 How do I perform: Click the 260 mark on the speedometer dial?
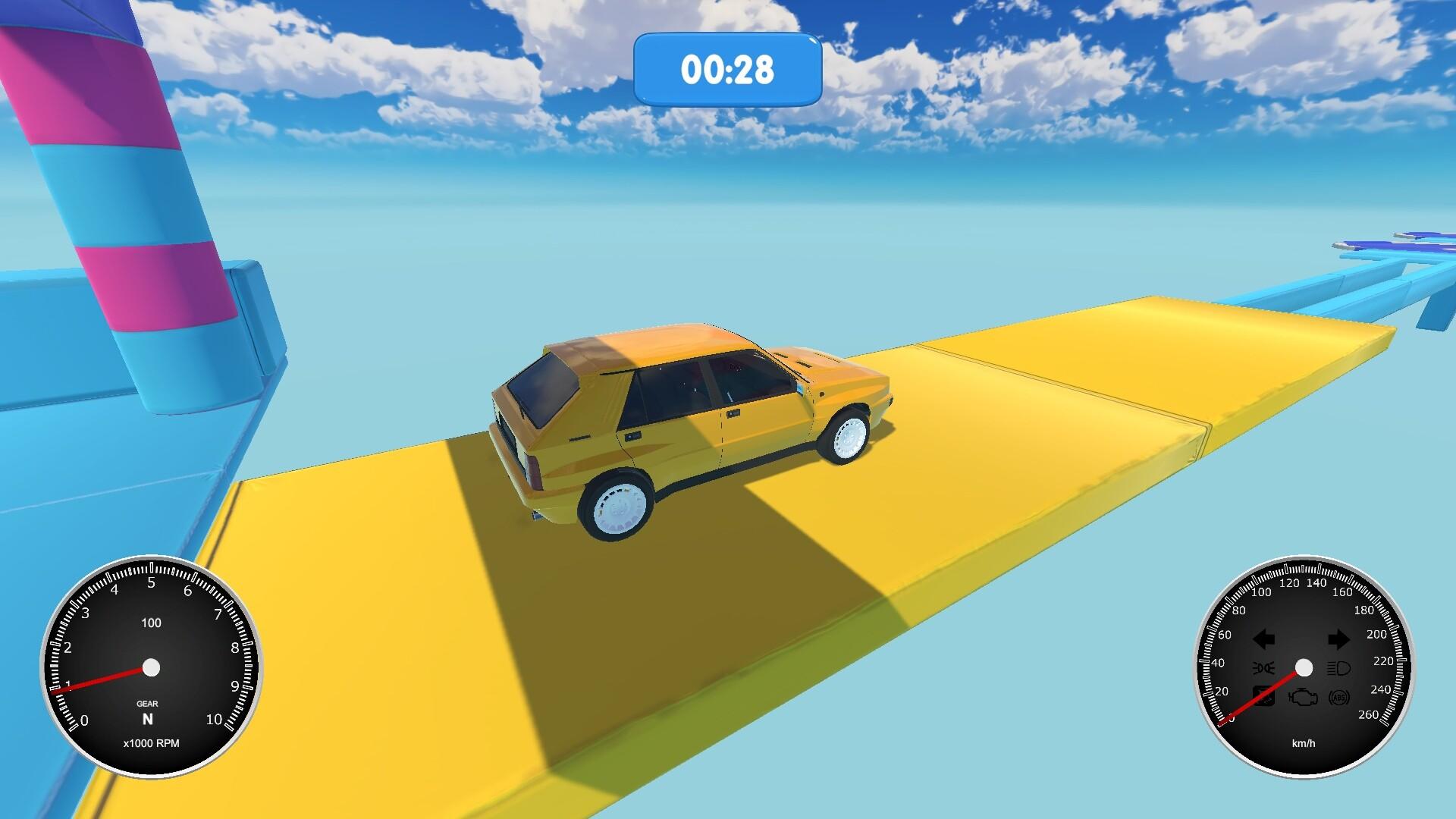pos(1370,714)
